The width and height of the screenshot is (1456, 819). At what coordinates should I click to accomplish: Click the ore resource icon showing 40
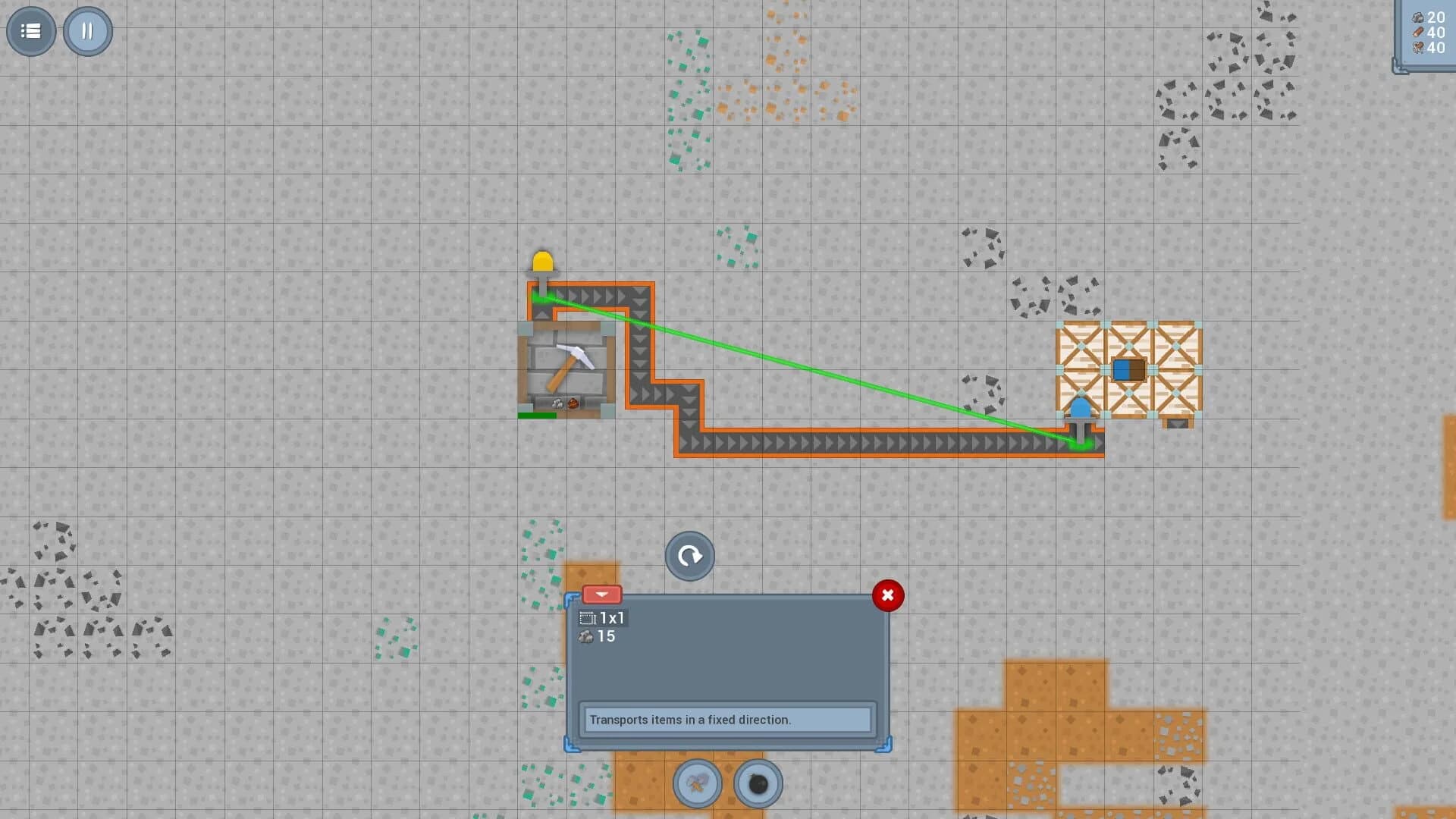click(1419, 48)
